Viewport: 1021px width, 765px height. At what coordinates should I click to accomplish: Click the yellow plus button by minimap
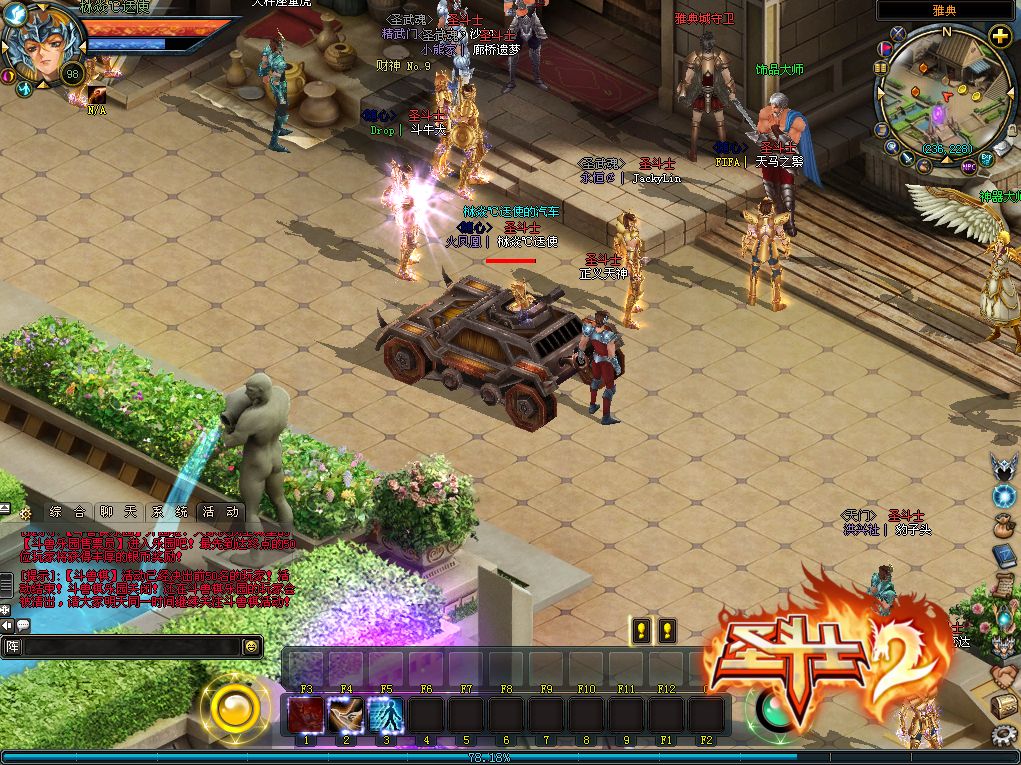tap(1000, 37)
